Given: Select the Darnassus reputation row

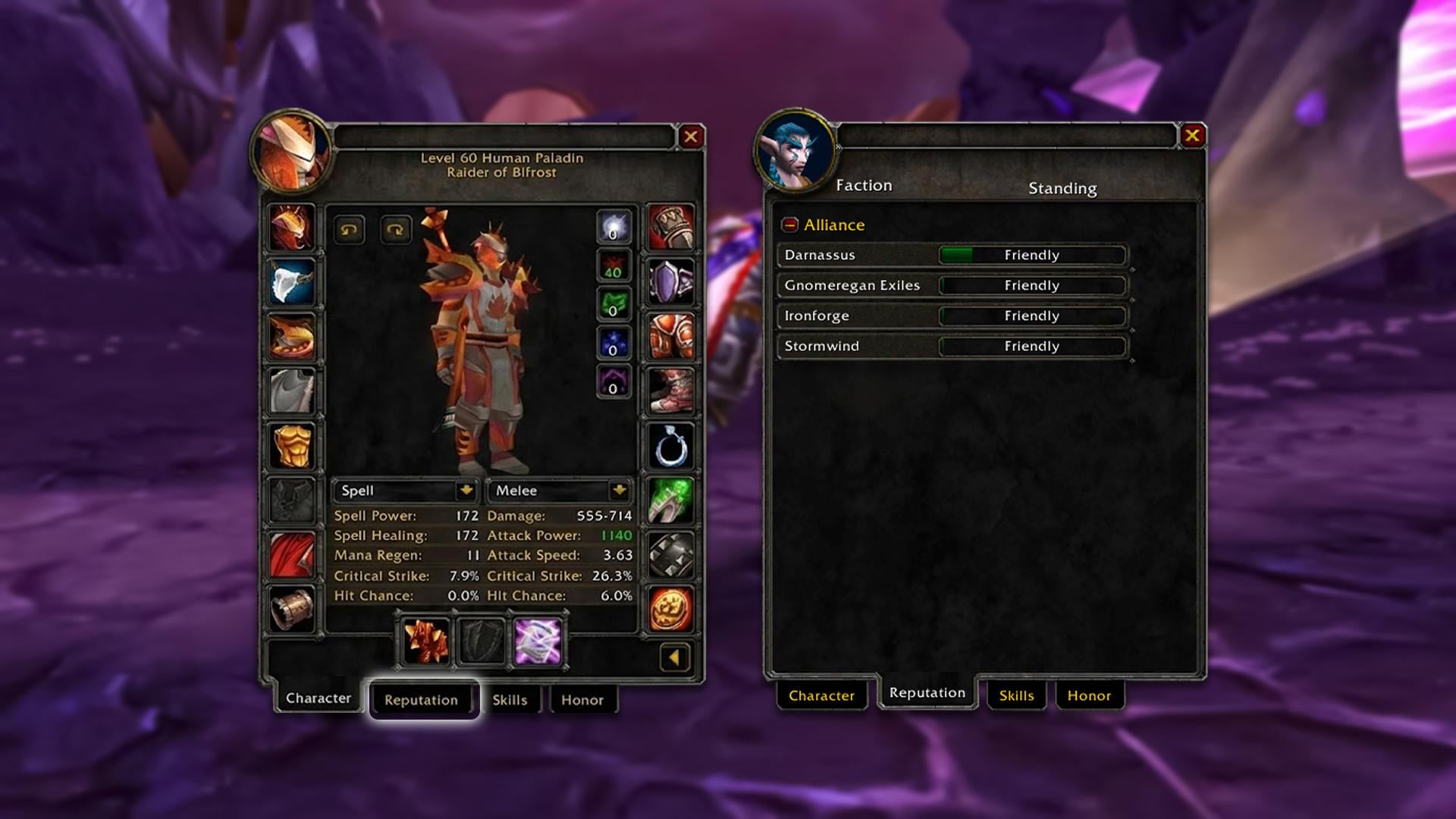Looking at the screenshot, I should coord(952,255).
